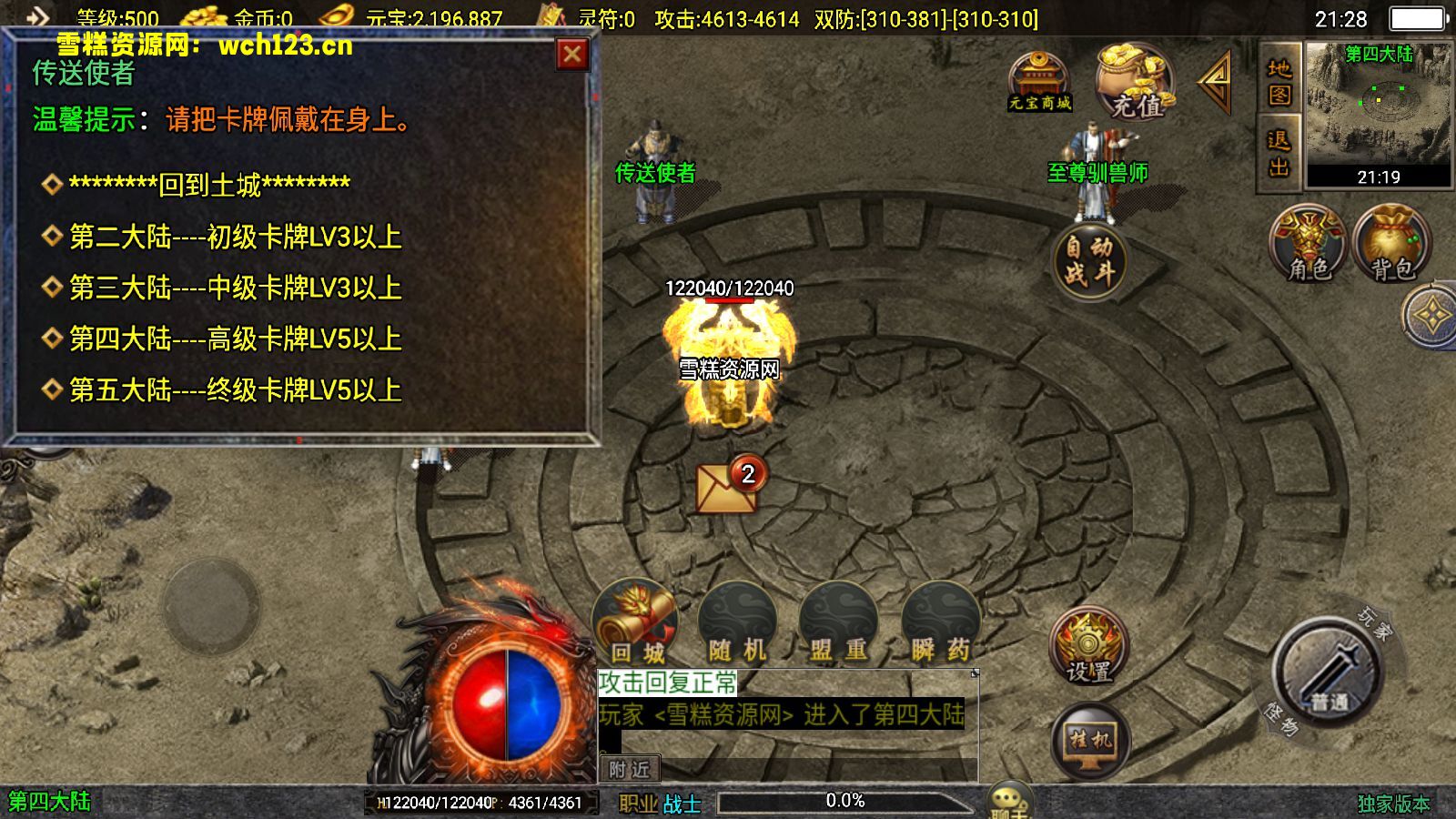The image size is (1456, 819).
Task: Open the mail envelope with 2 messages
Action: click(x=727, y=487)
